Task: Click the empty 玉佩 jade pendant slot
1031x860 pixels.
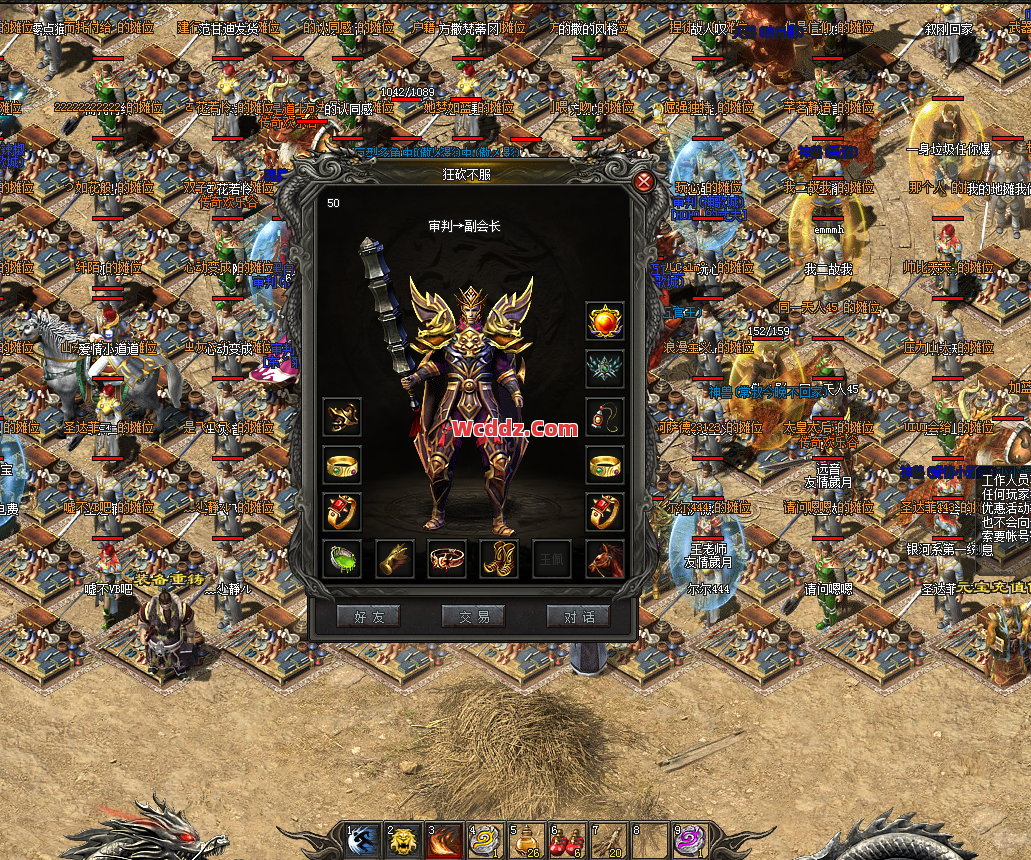Action: pyautogui.click(x=552, y=559)
